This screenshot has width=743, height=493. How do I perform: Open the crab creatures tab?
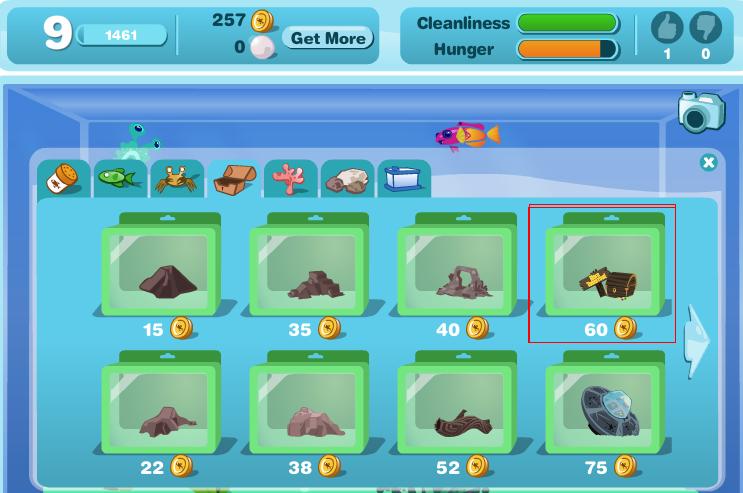click(x=176, y=180)
